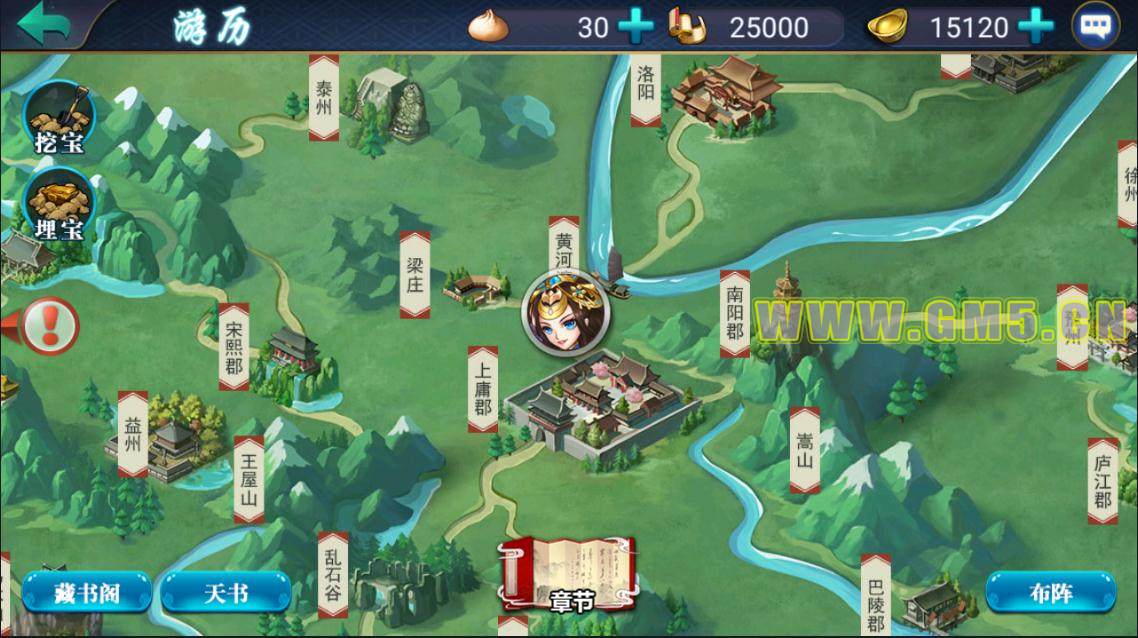
Task: Open the 布阵 formation button
Action: (x=1050, y=592)
